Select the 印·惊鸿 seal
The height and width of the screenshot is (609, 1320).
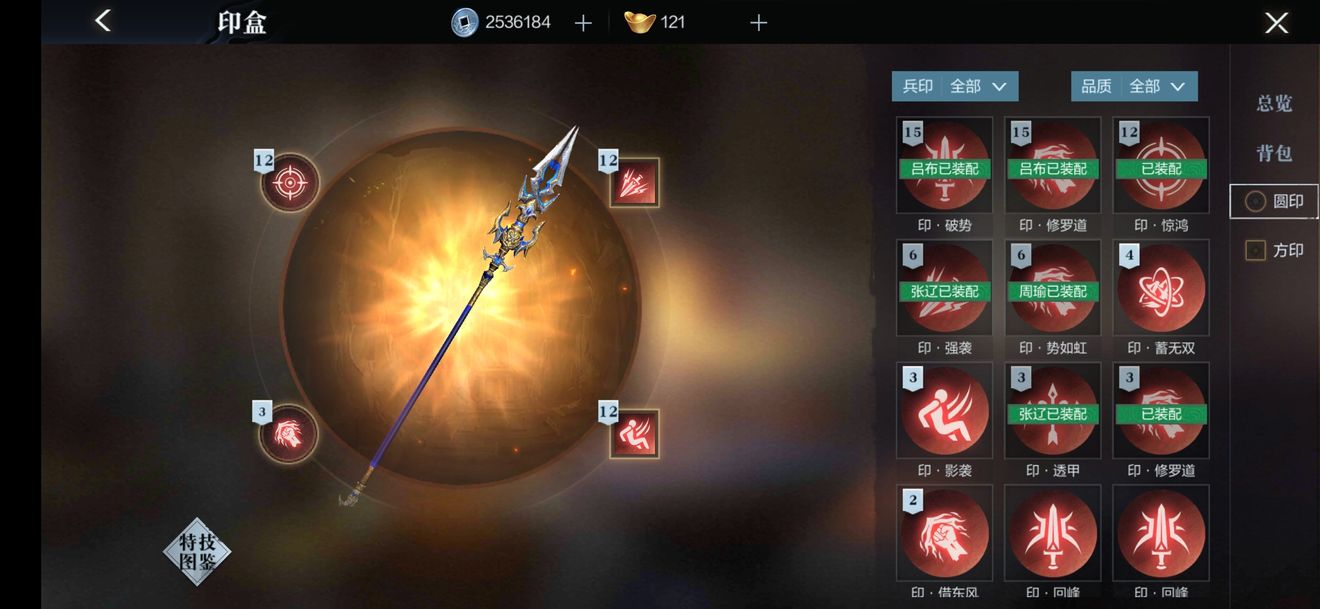pos(1160,166)
